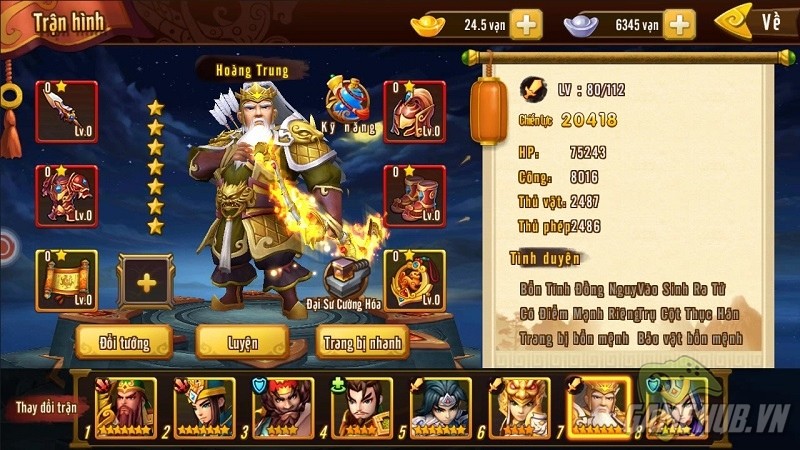The width and height of the screenshot is (800, 450).
Task: Add more silver ingots with plus button
Action: tap(679, 24)
